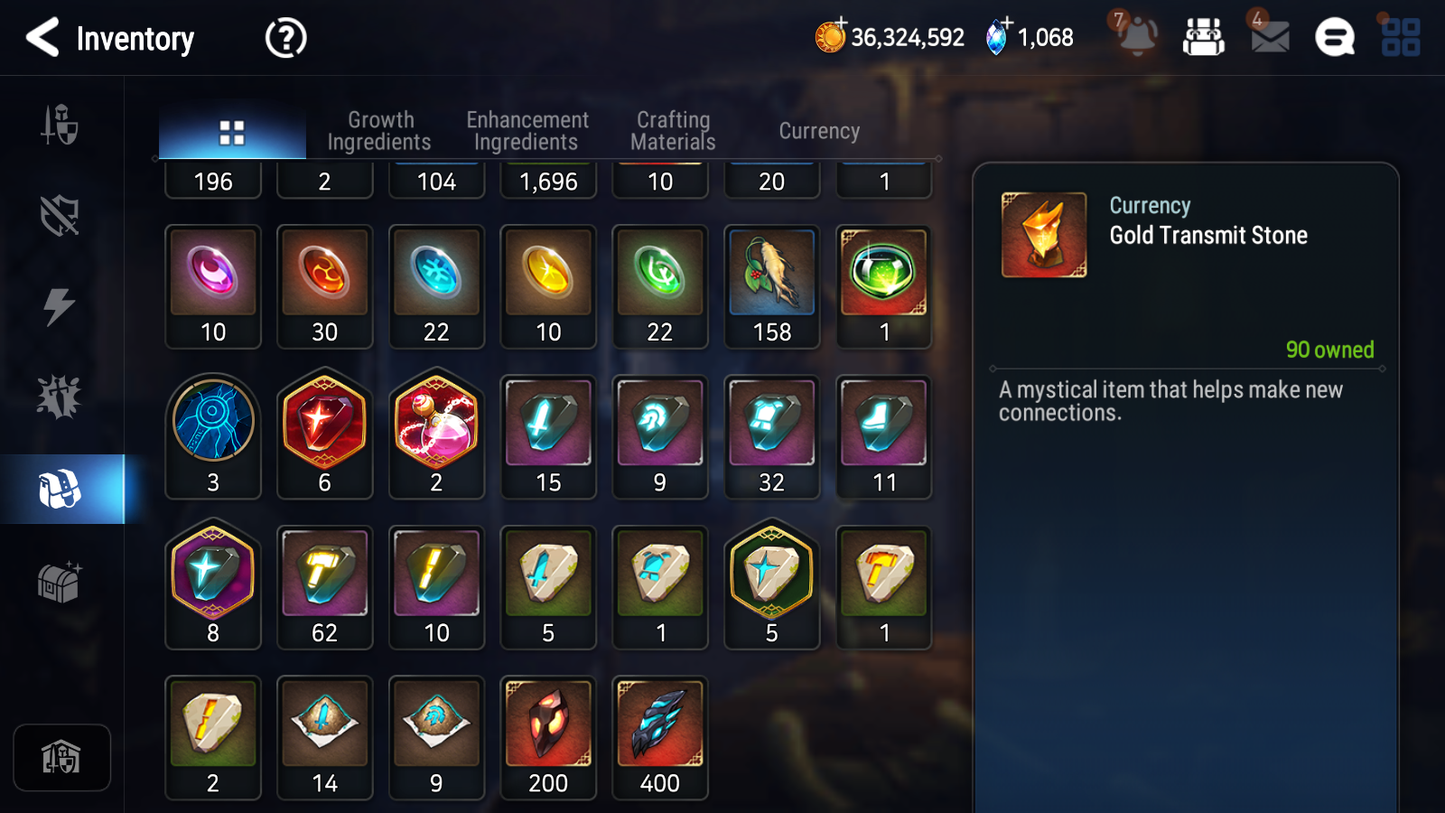1445x813 pixels.
Task: Open the lightning bolt sidebar category
Action: pos(59,306)
